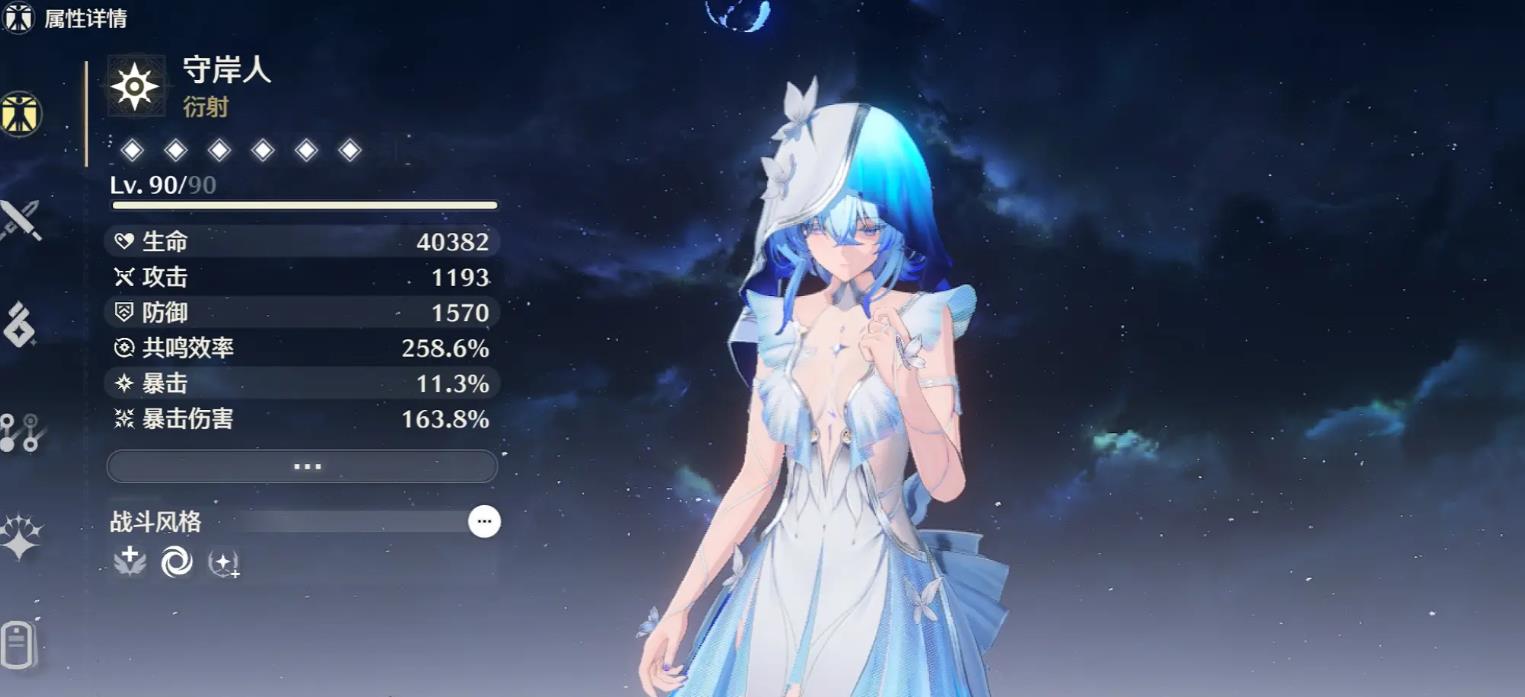Open the Echo tab with diamond icon

pyautogui.click(x=20, y=325)
